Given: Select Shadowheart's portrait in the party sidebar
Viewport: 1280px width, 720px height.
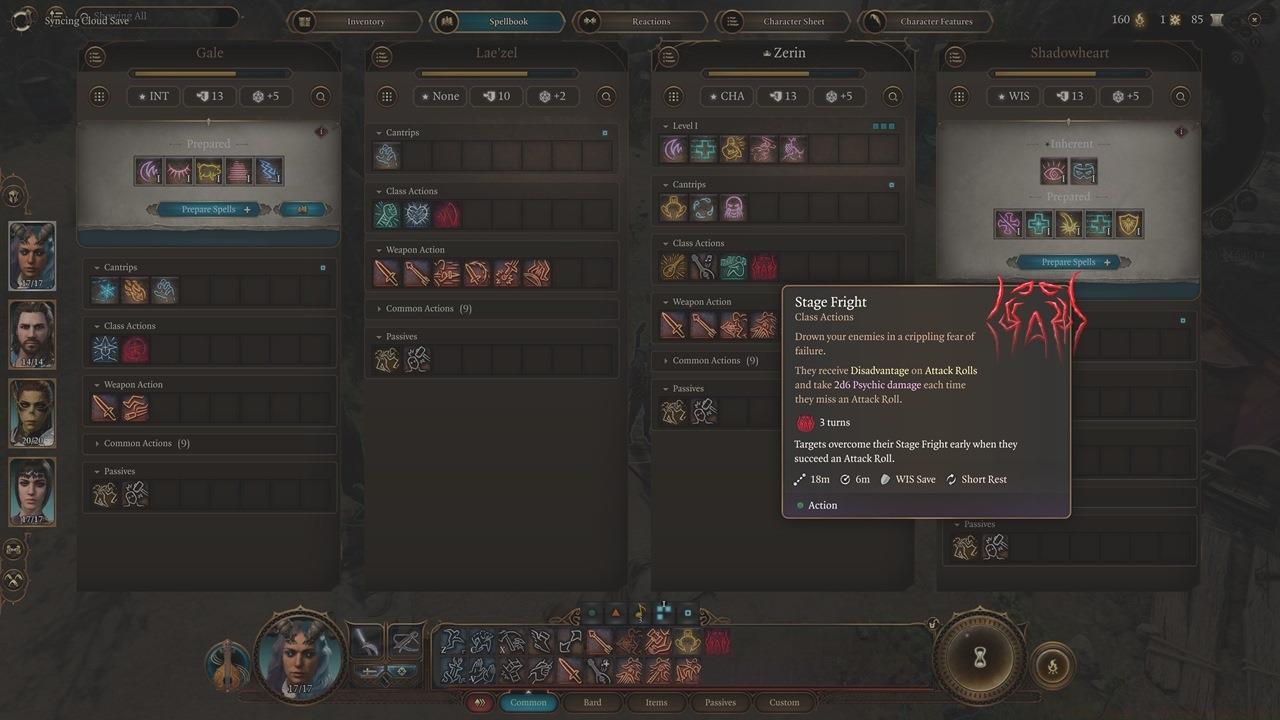Looking at the screenshot, I should pyautogui.click(x=31, y=495).
